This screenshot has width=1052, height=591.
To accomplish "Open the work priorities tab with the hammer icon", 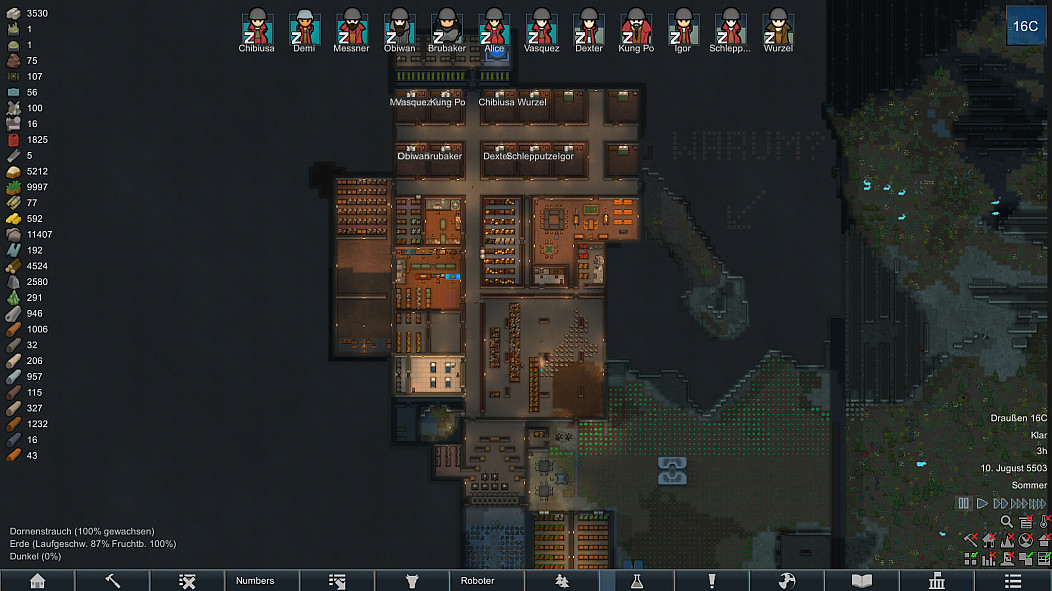I will click(x=112, y=580).
